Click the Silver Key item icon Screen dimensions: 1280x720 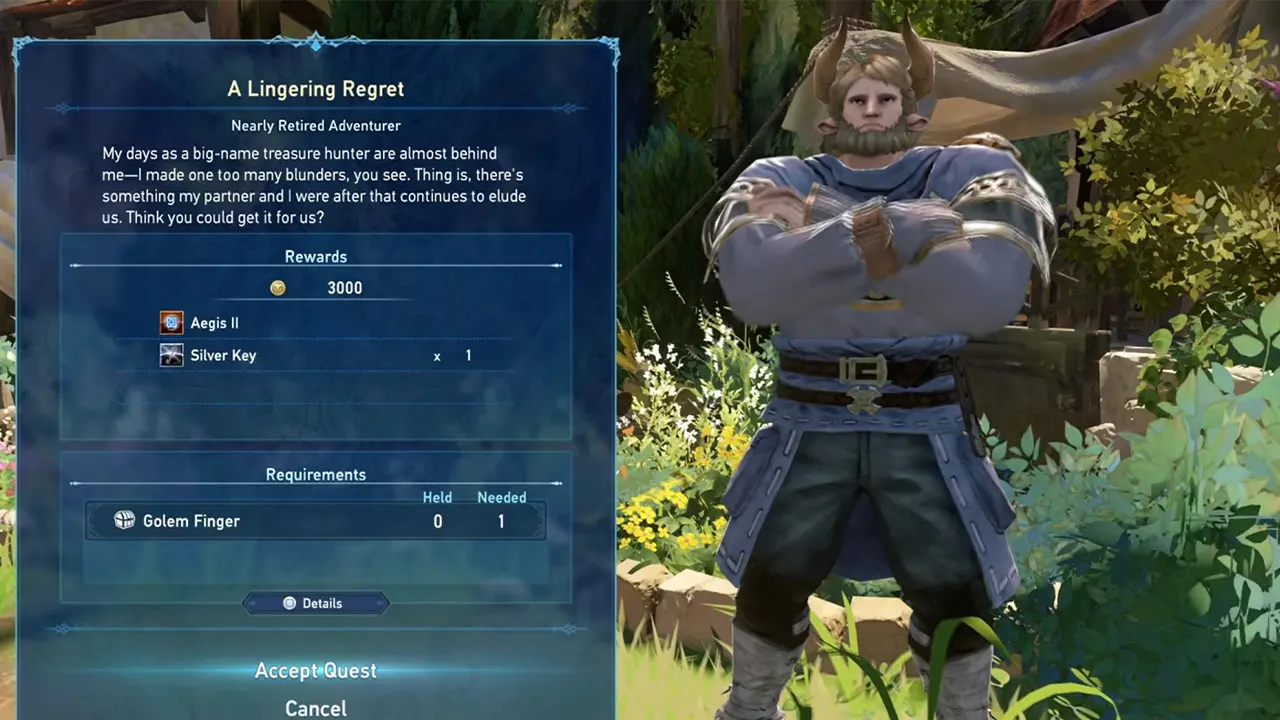click(x=171, y=355)
